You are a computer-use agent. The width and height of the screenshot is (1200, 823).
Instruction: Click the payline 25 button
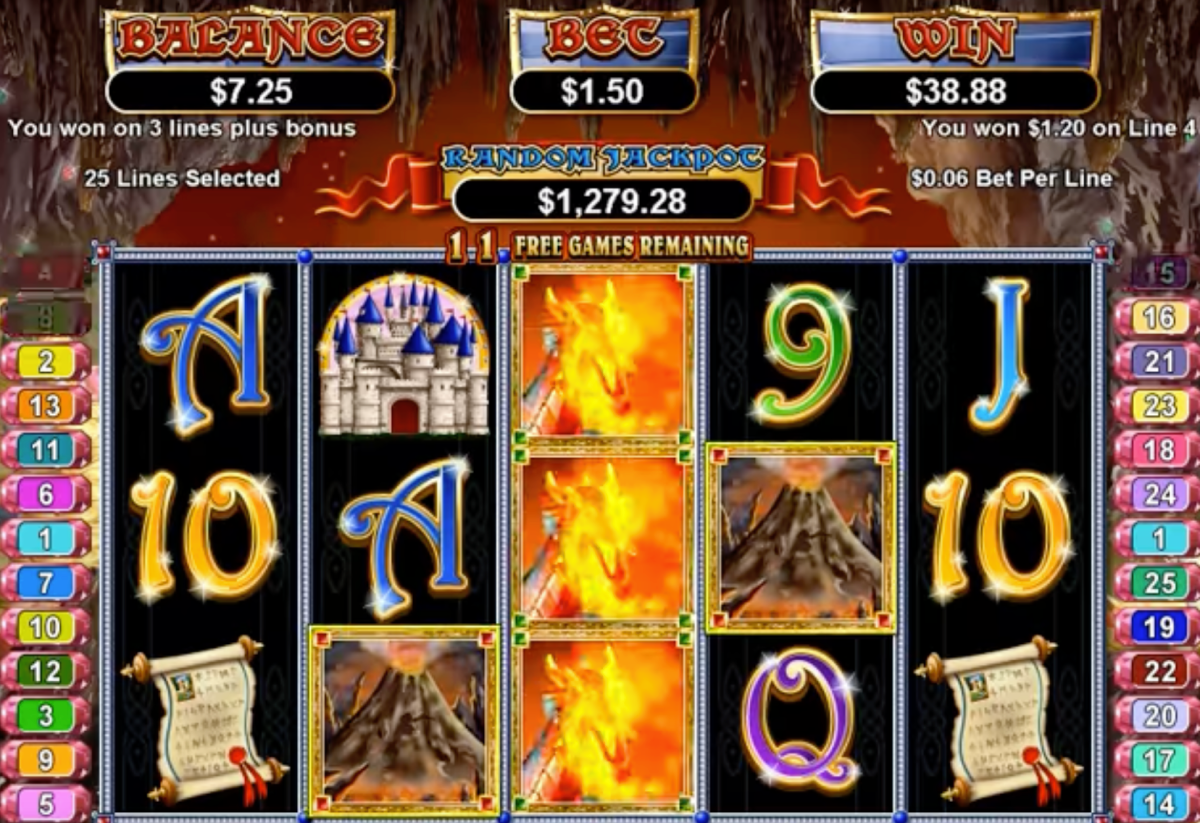click(x=1158, y=582)
